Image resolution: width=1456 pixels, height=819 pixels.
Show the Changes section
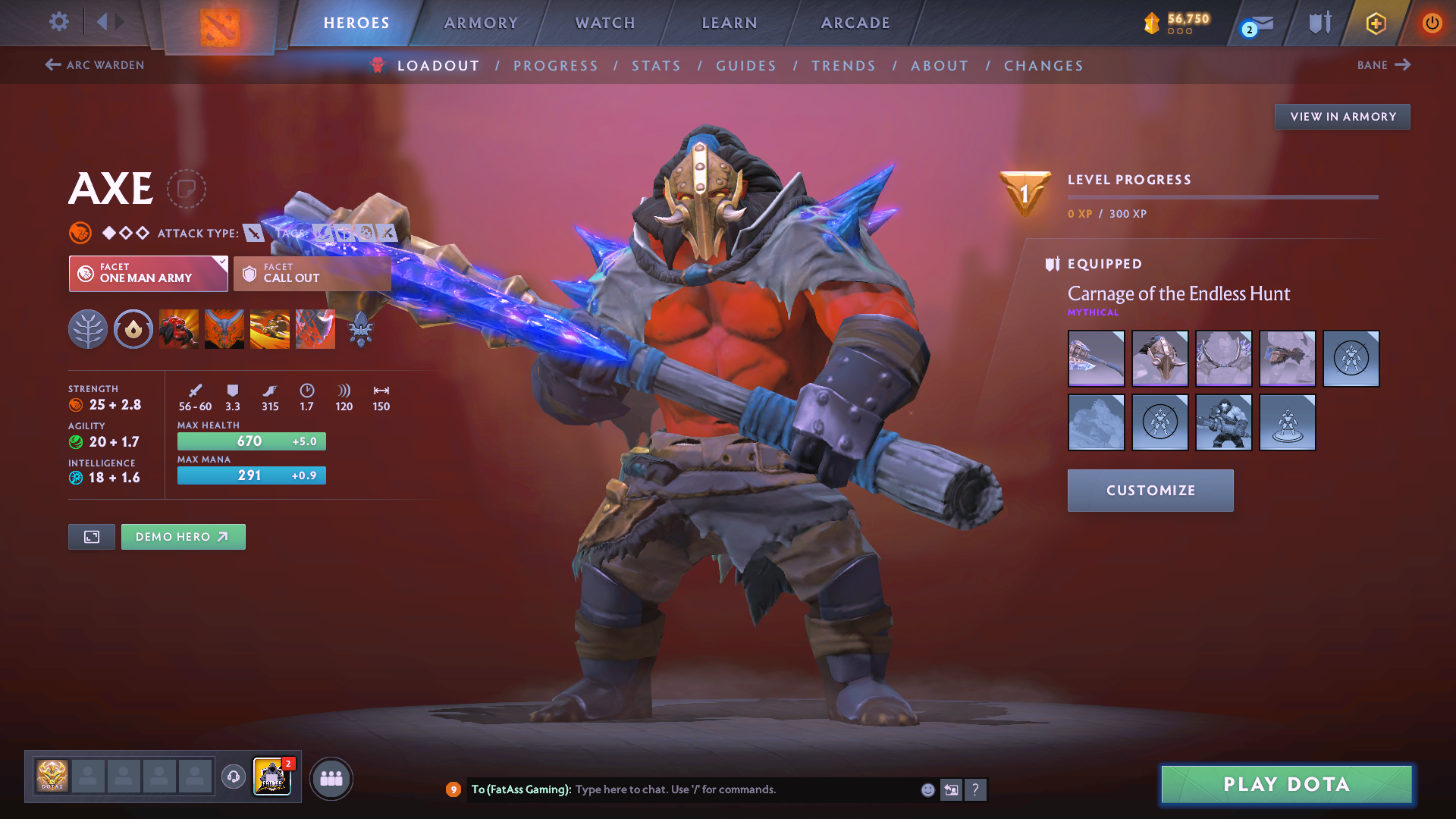1043,66
